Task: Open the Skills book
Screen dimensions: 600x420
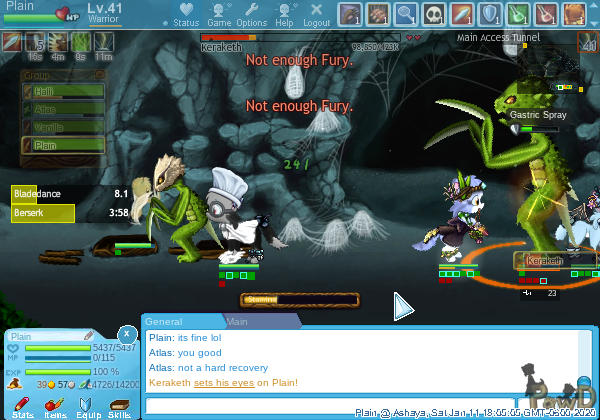Action: coord(119,404)
